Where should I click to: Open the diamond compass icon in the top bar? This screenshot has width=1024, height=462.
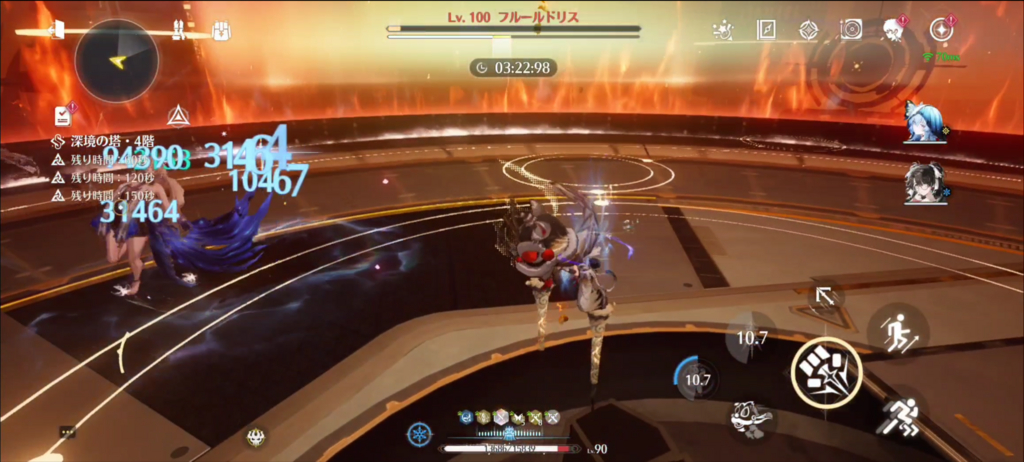[808, 30]
